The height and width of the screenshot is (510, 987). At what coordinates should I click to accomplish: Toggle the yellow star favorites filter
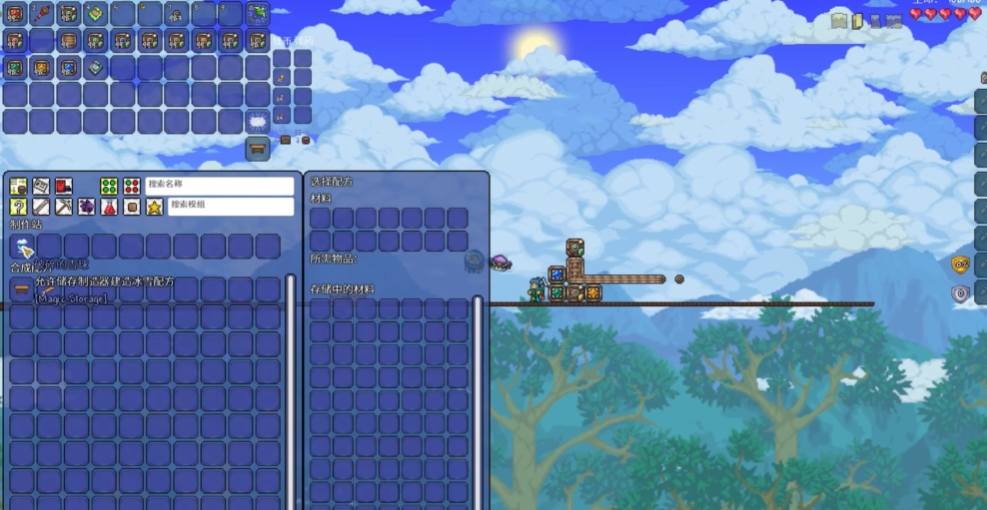pos(154,207)
